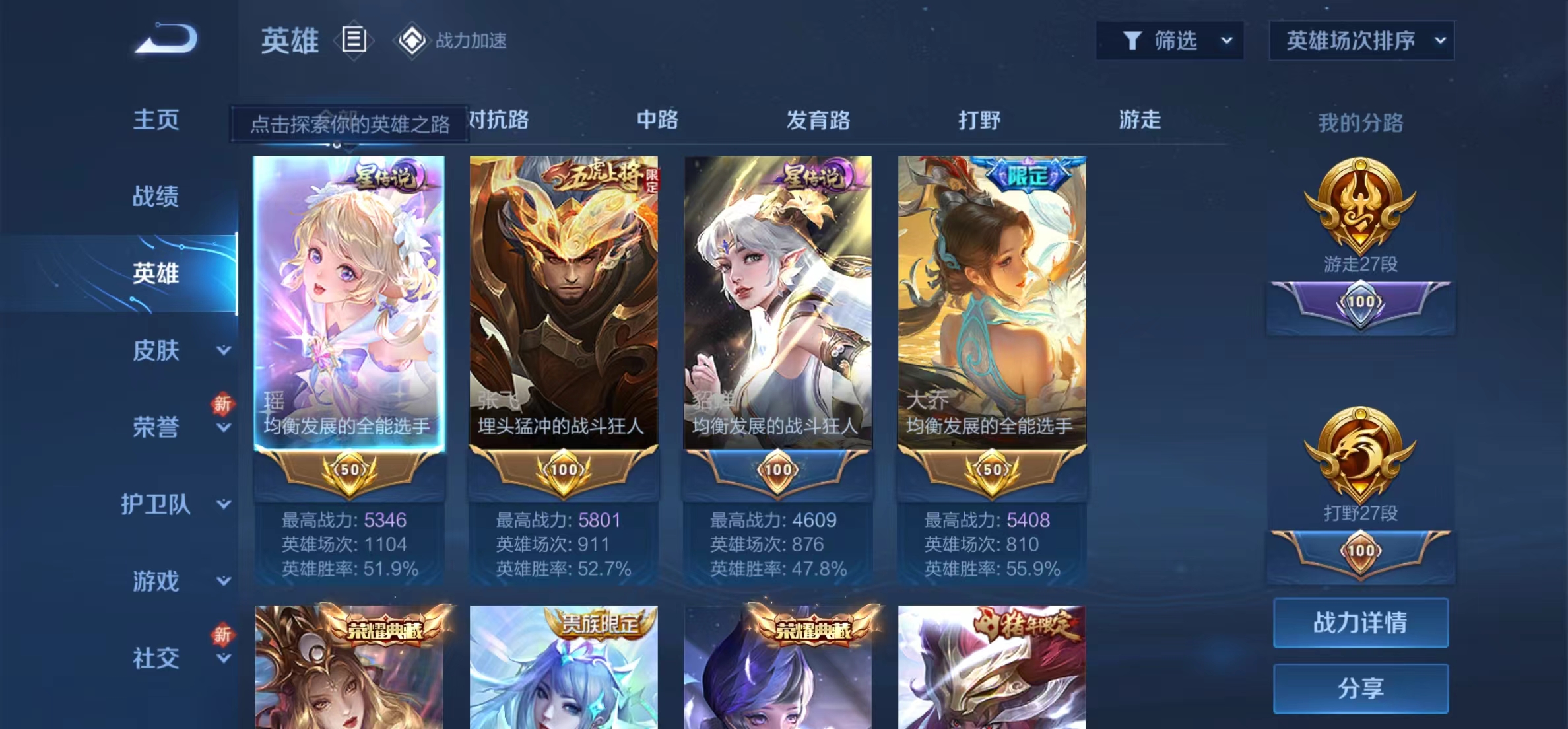Toggle 社交 with the new badge
Viewport: 1568px width, 729px height.
pyautogui.click(x=155, y=657)
